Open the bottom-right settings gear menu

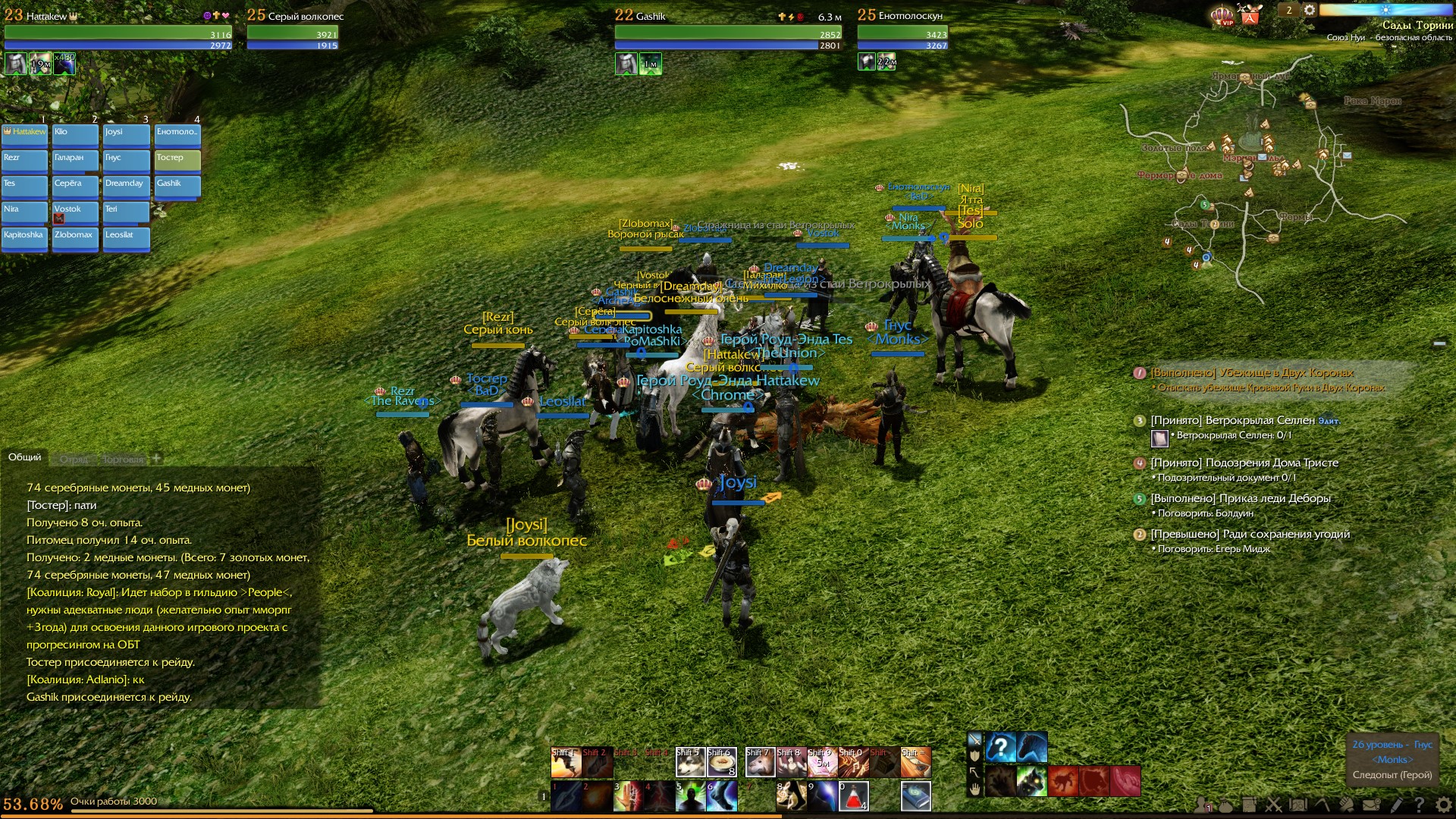coord(1443,805)
